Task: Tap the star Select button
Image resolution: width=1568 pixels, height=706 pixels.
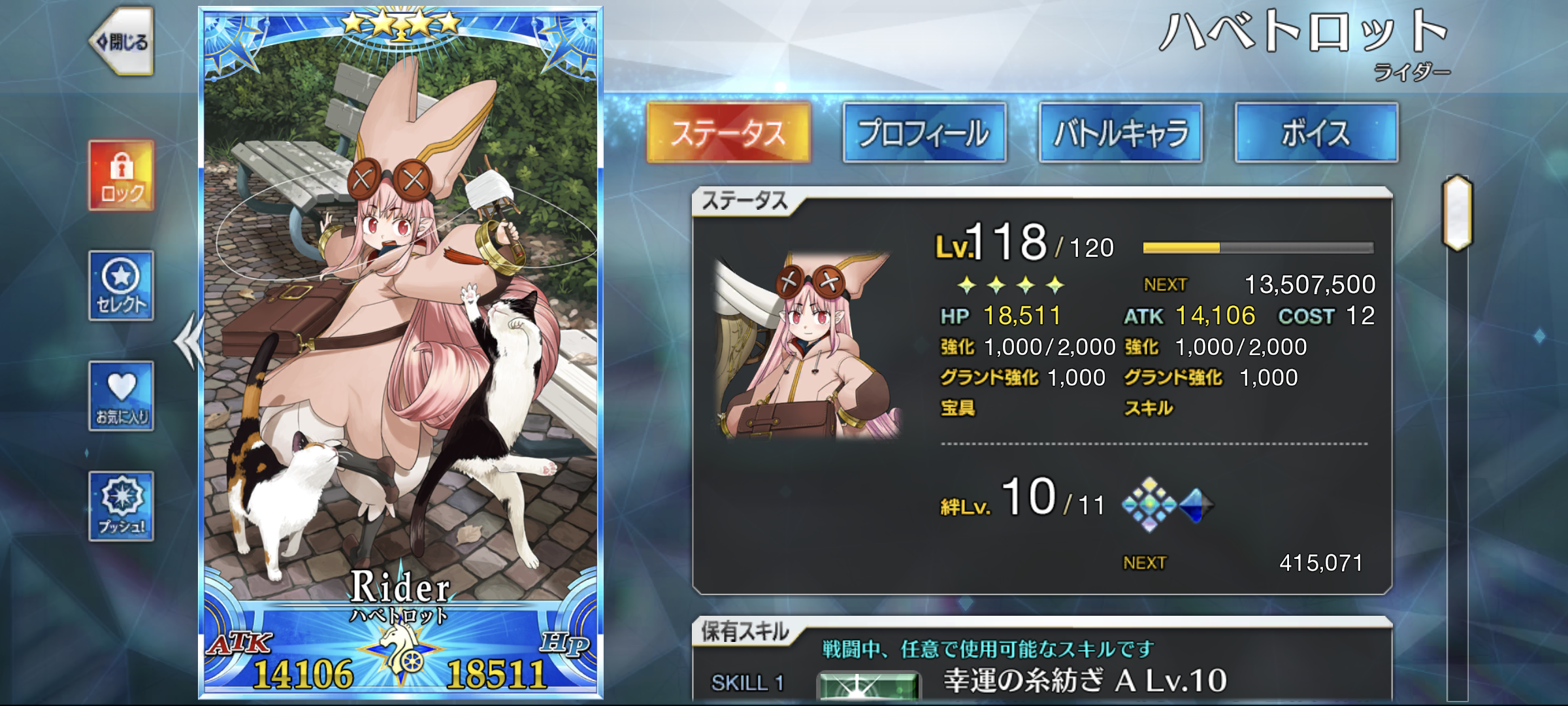Action: 122,286
